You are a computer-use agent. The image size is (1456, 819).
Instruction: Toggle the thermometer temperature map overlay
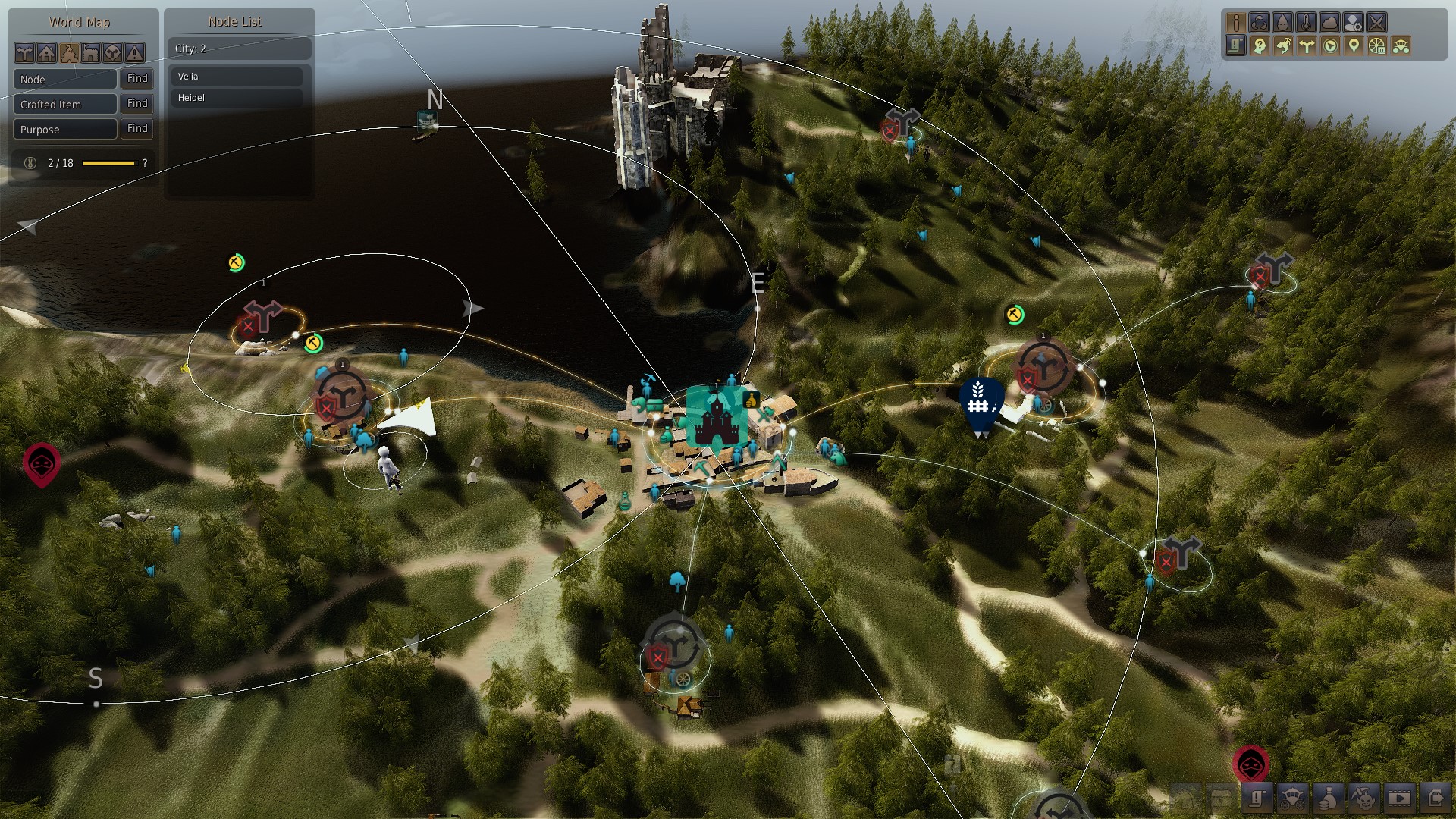(x=1306, y=22)
